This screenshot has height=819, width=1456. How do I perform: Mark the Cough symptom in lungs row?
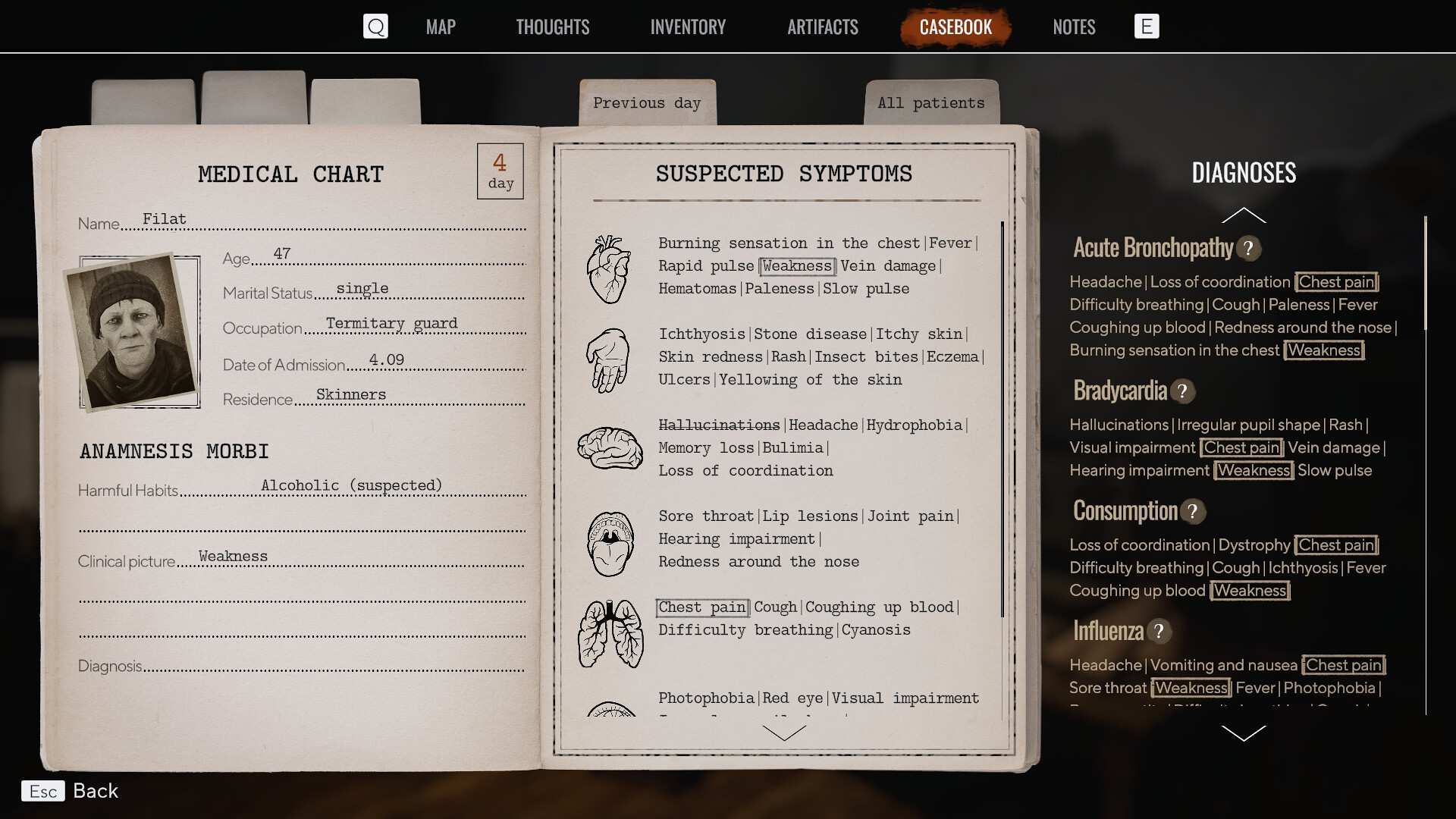pos(775,607)
